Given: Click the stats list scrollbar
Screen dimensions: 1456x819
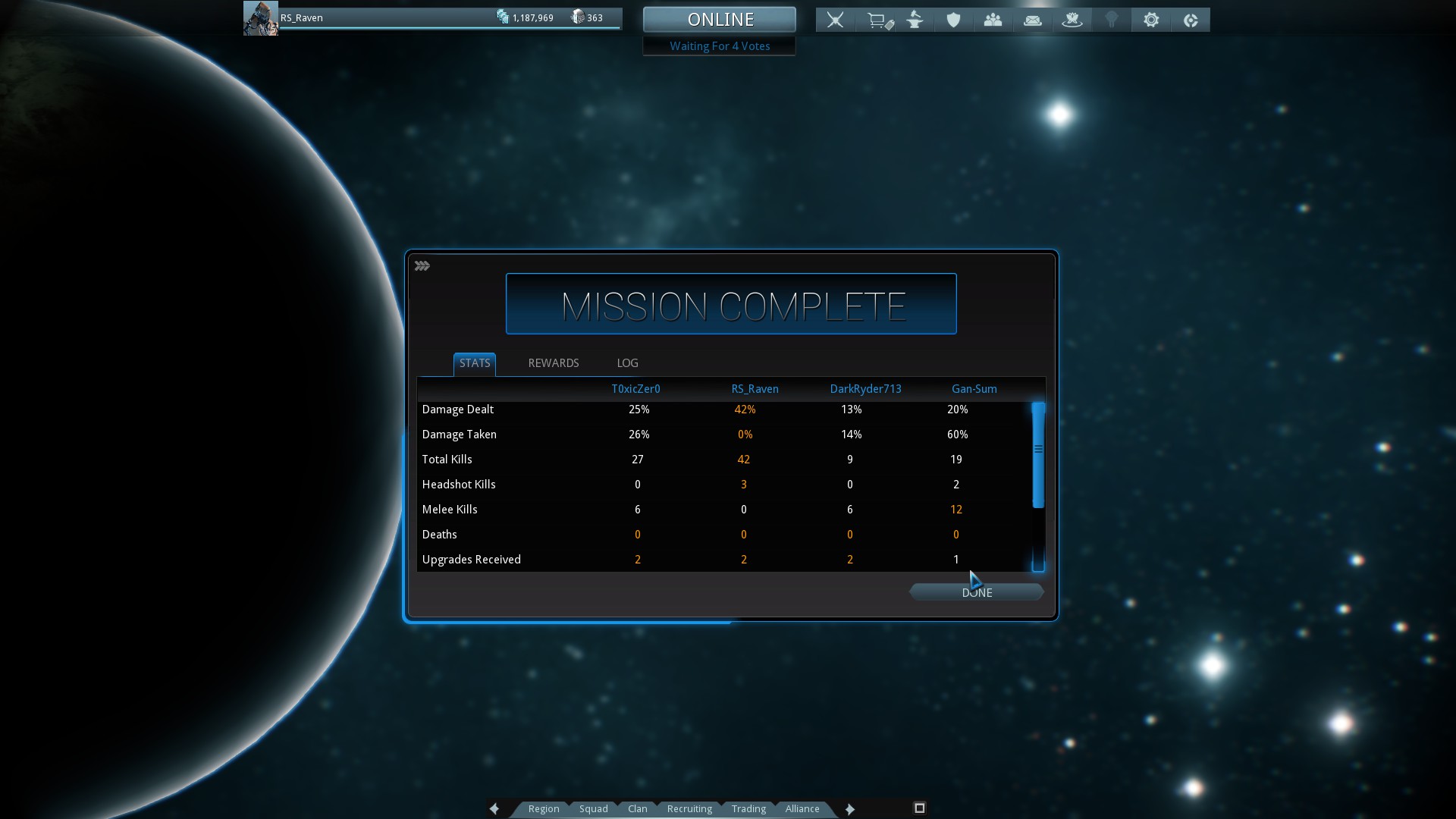Looking at the screenshot, I should (x=1038, y=455).
